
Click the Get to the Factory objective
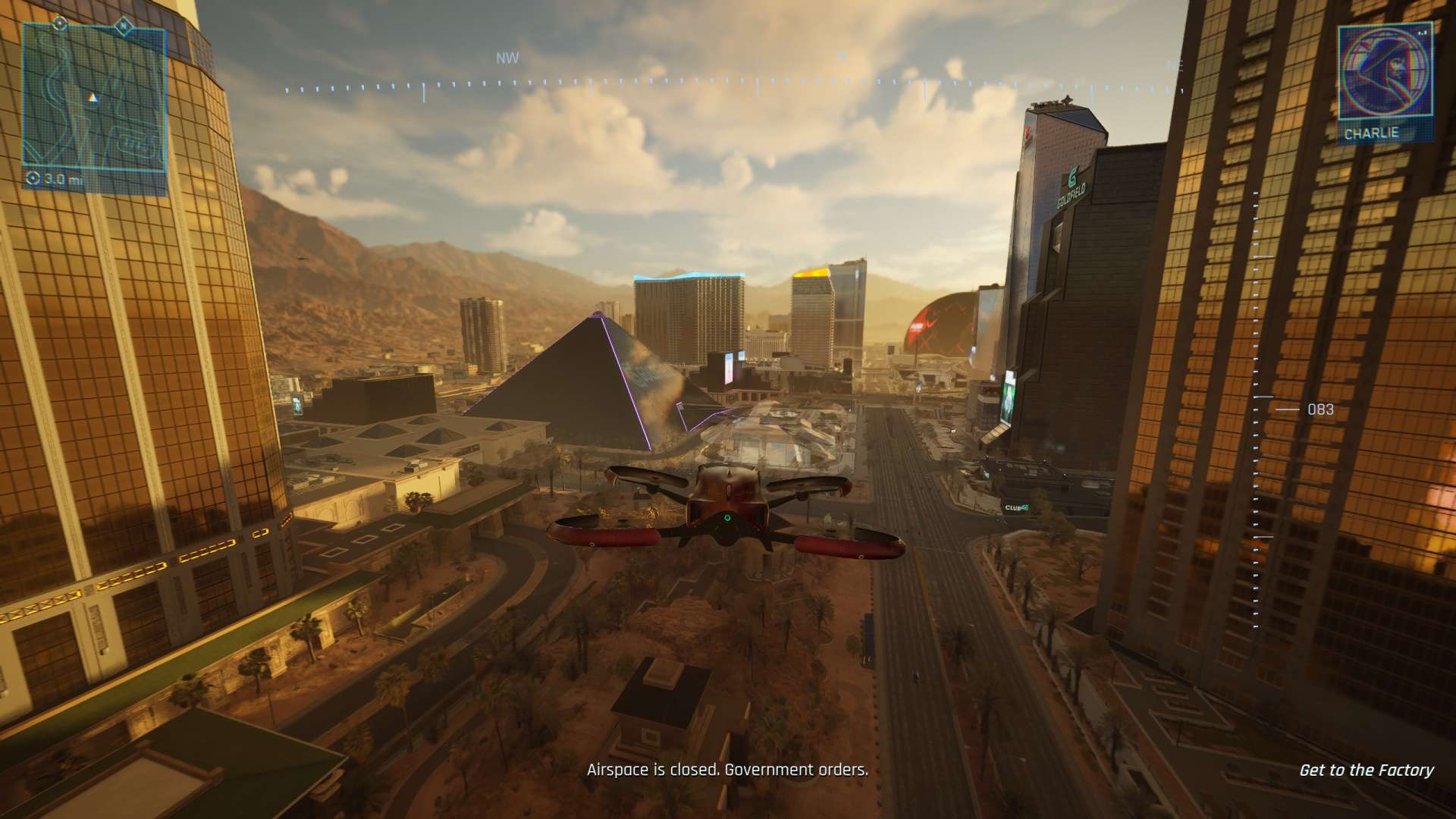pyautogui.click(x=1366, y=770)
